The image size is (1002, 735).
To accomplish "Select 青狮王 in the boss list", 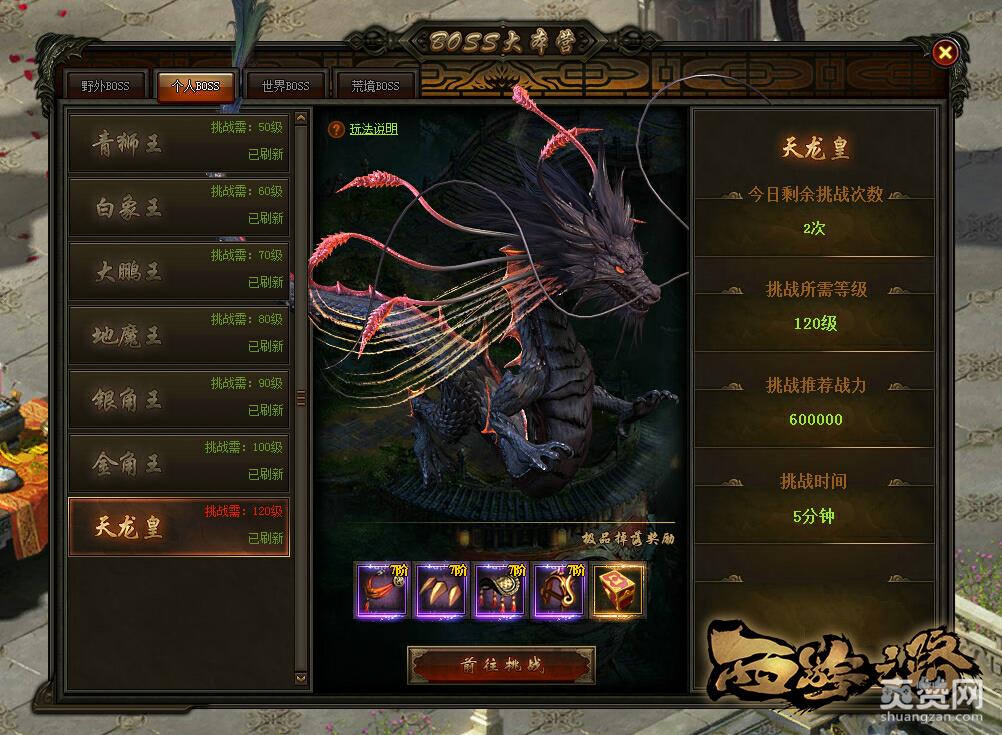I will coord(178,143).
